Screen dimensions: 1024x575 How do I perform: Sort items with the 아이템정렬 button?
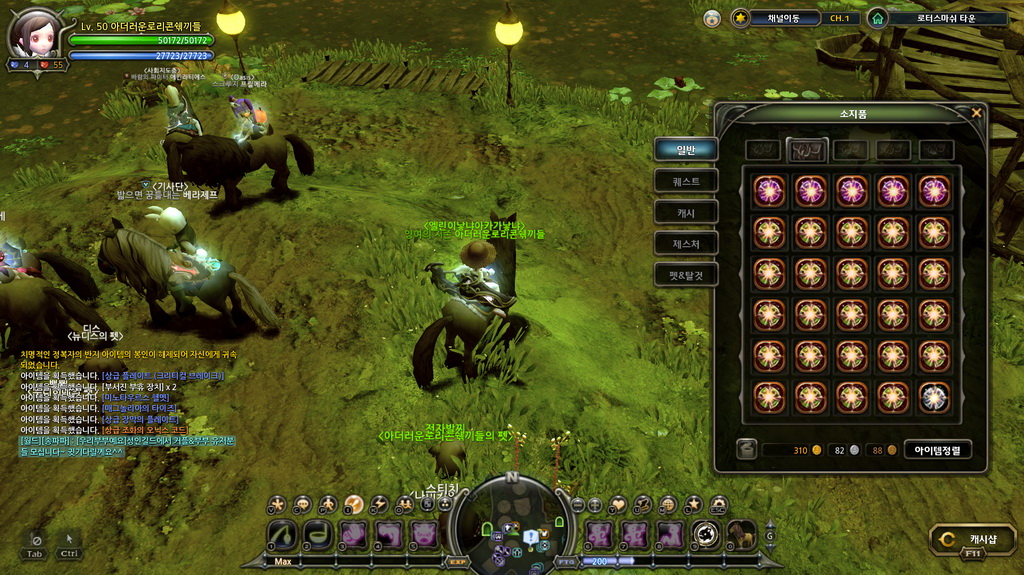pos(937,450)
